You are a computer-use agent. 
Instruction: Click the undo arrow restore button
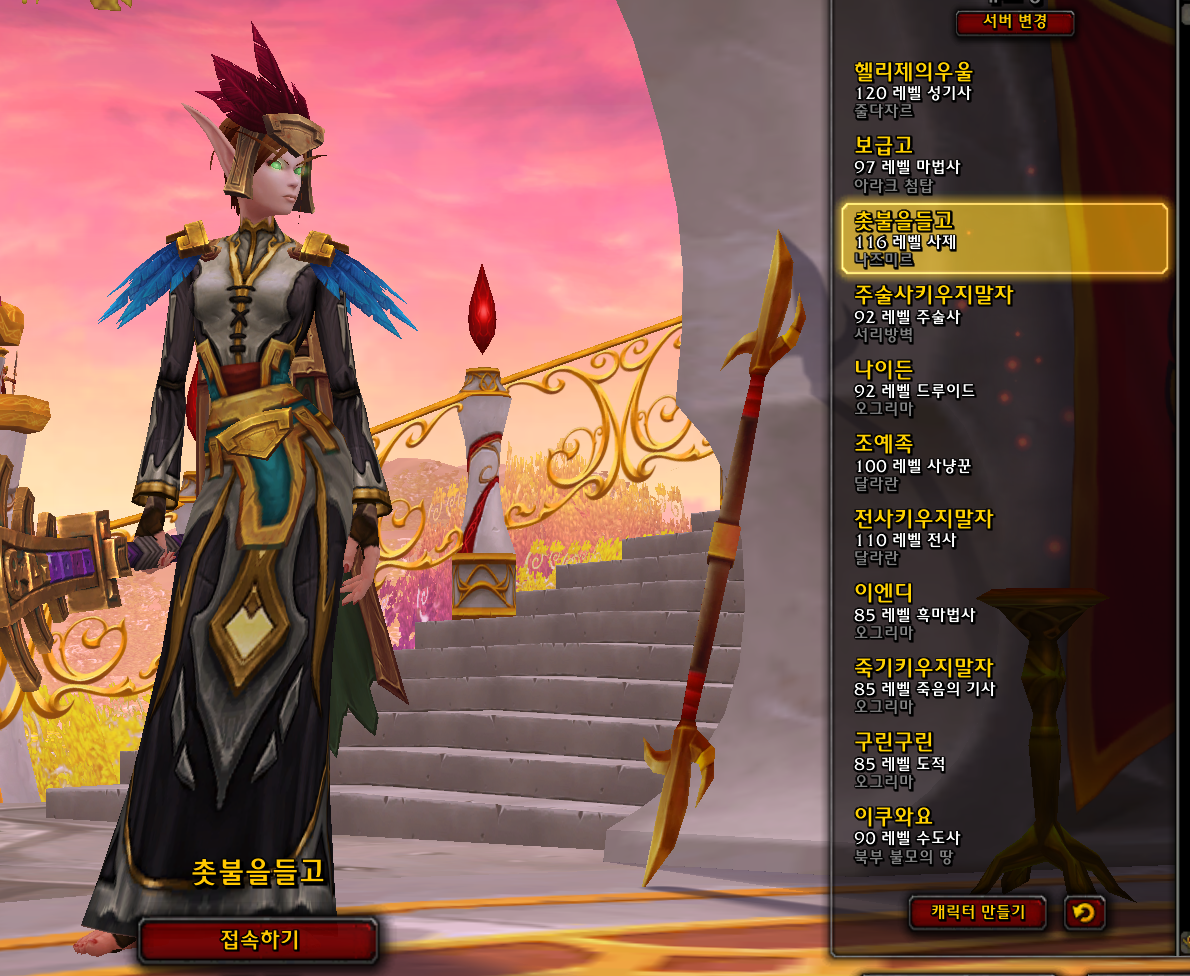[1084, 912]
